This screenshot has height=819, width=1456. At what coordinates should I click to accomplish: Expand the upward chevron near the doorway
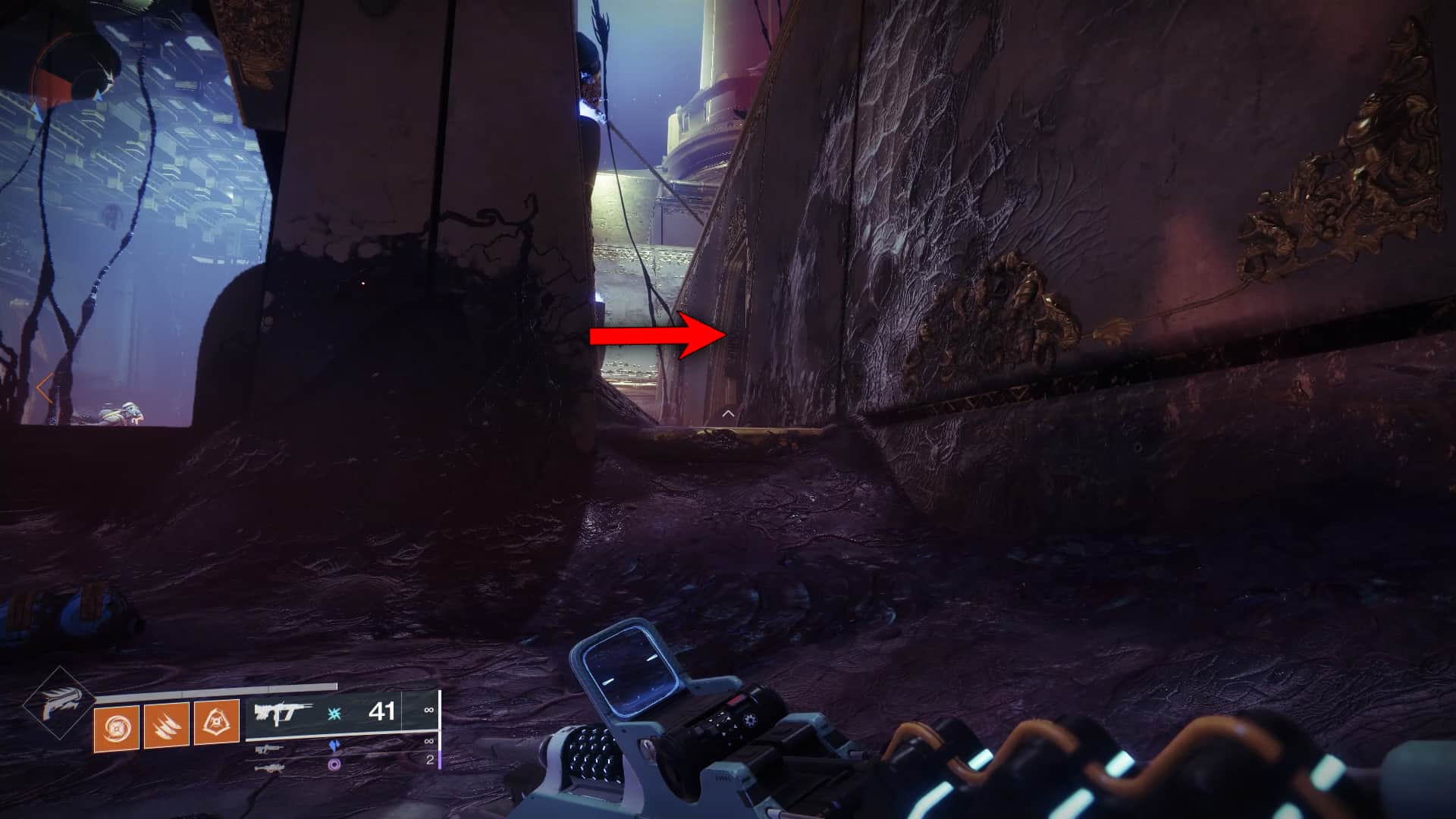pyautogui.click(x=727, y=415)
